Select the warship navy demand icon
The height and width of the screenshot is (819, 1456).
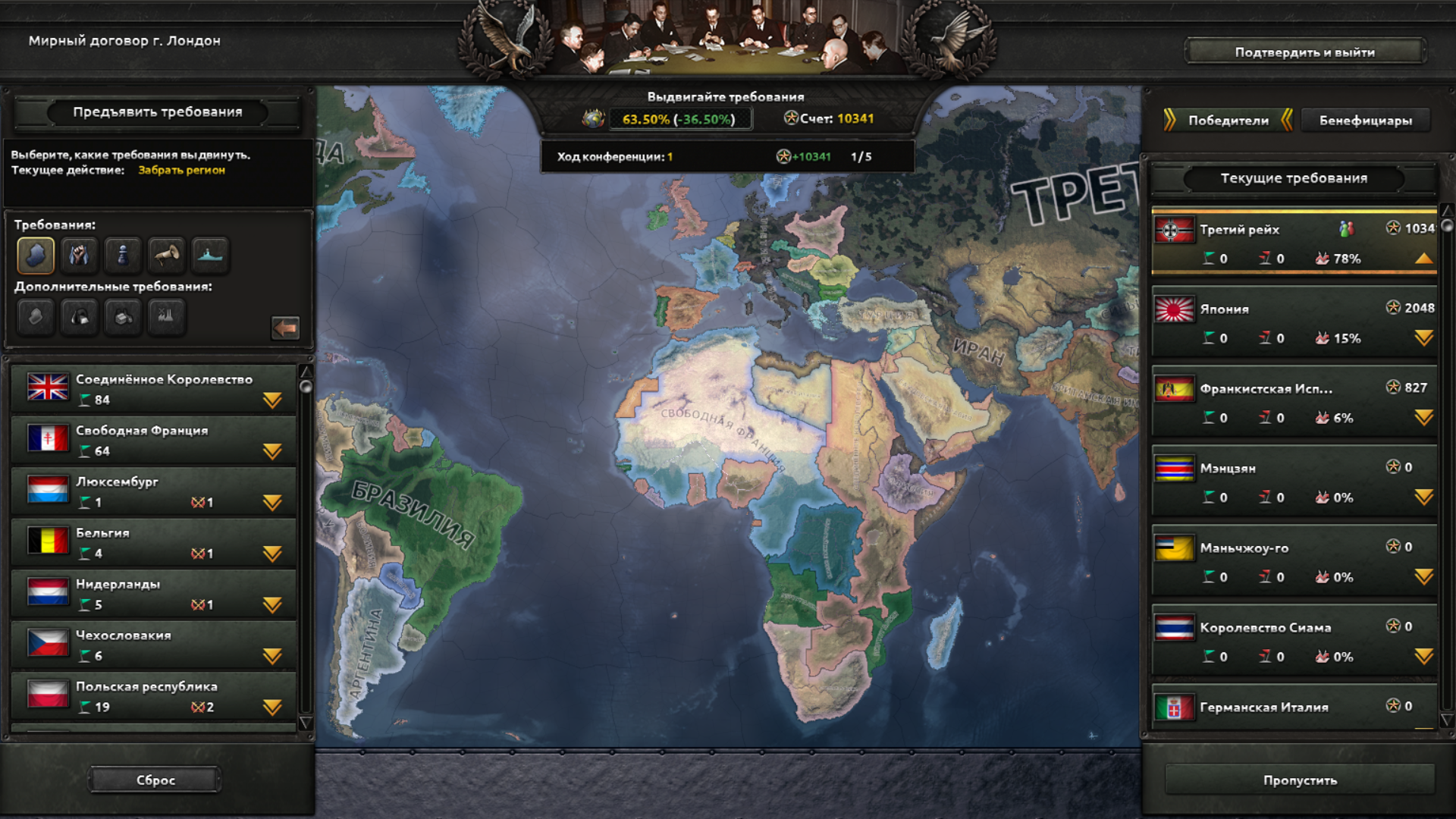tap(210, 255)
